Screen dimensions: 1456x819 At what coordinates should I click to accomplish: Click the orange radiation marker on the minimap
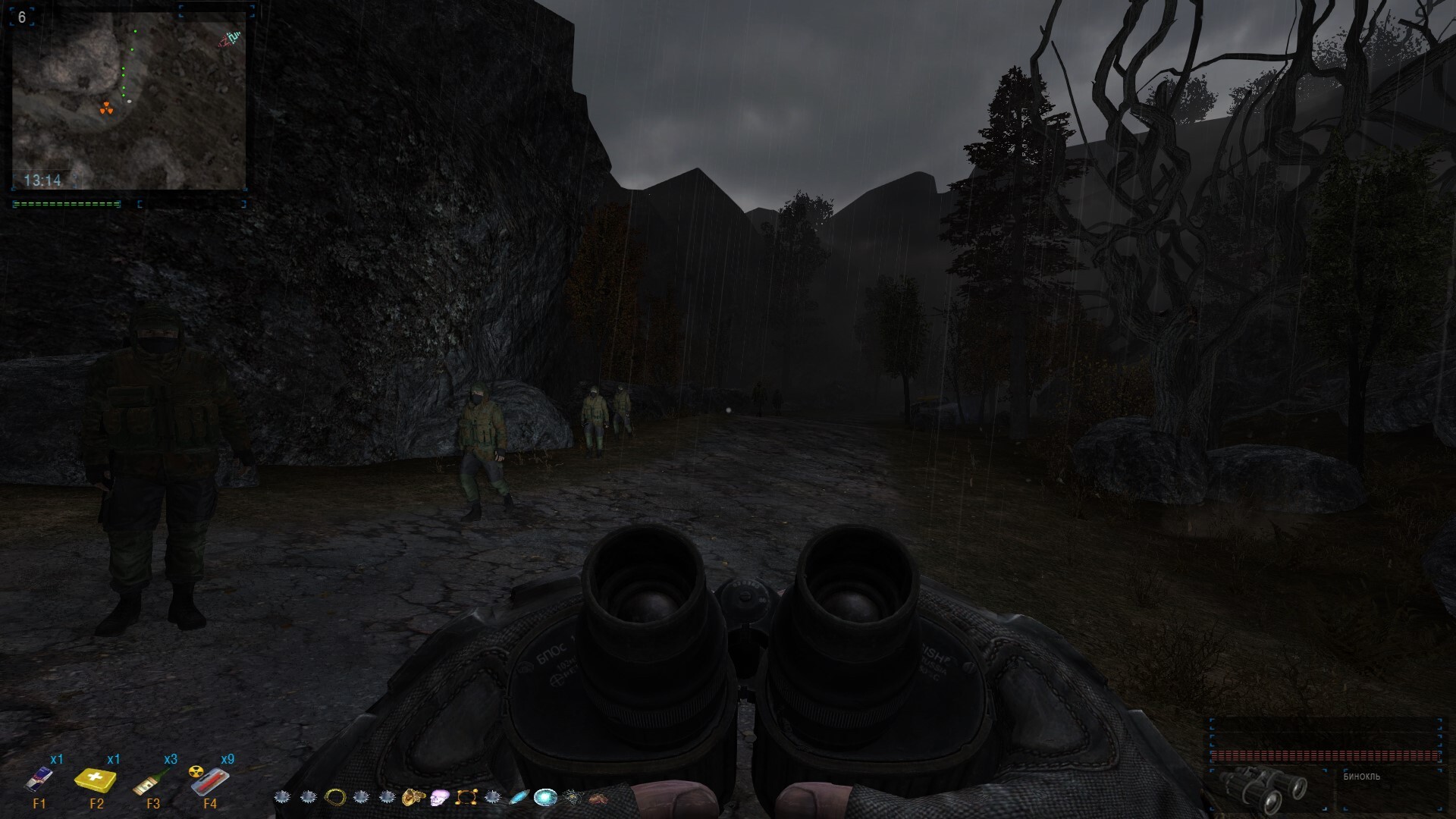106,109
